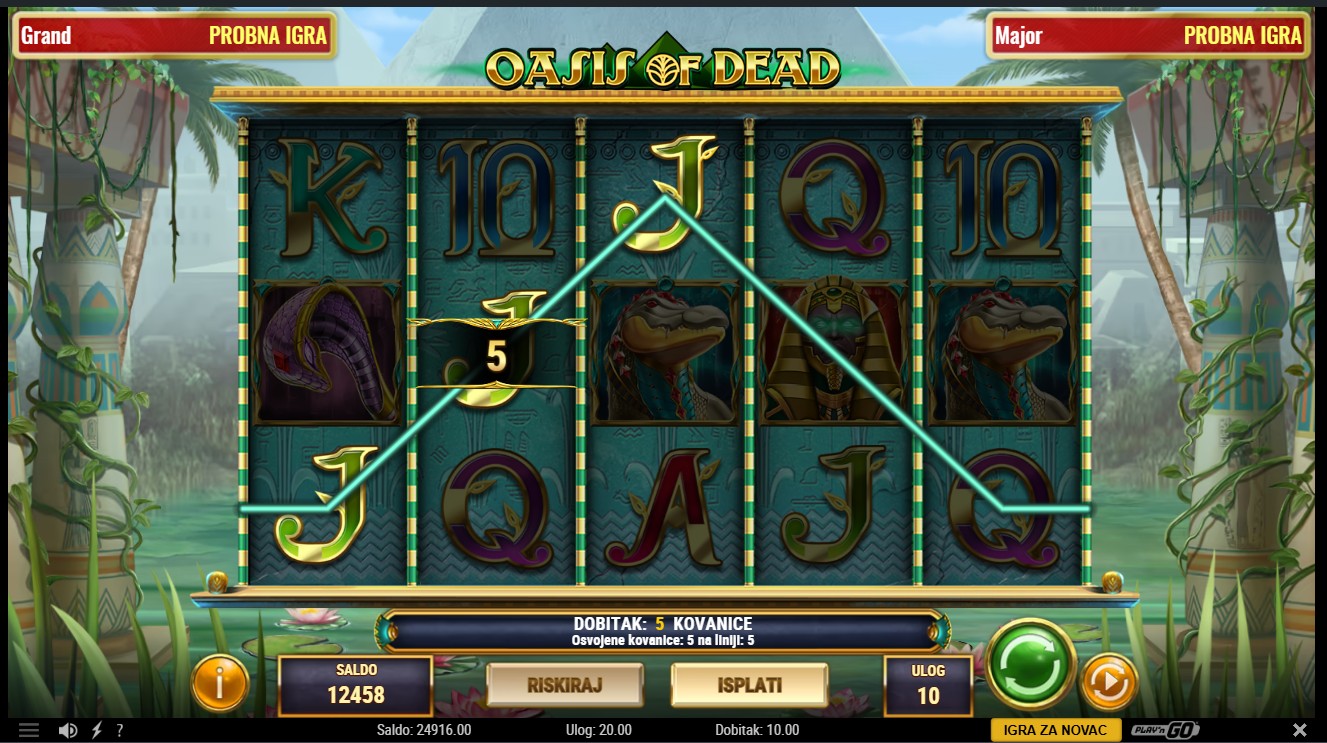
Task: Click the RISKIRAJ gamble button
Action: click(564, 685)
